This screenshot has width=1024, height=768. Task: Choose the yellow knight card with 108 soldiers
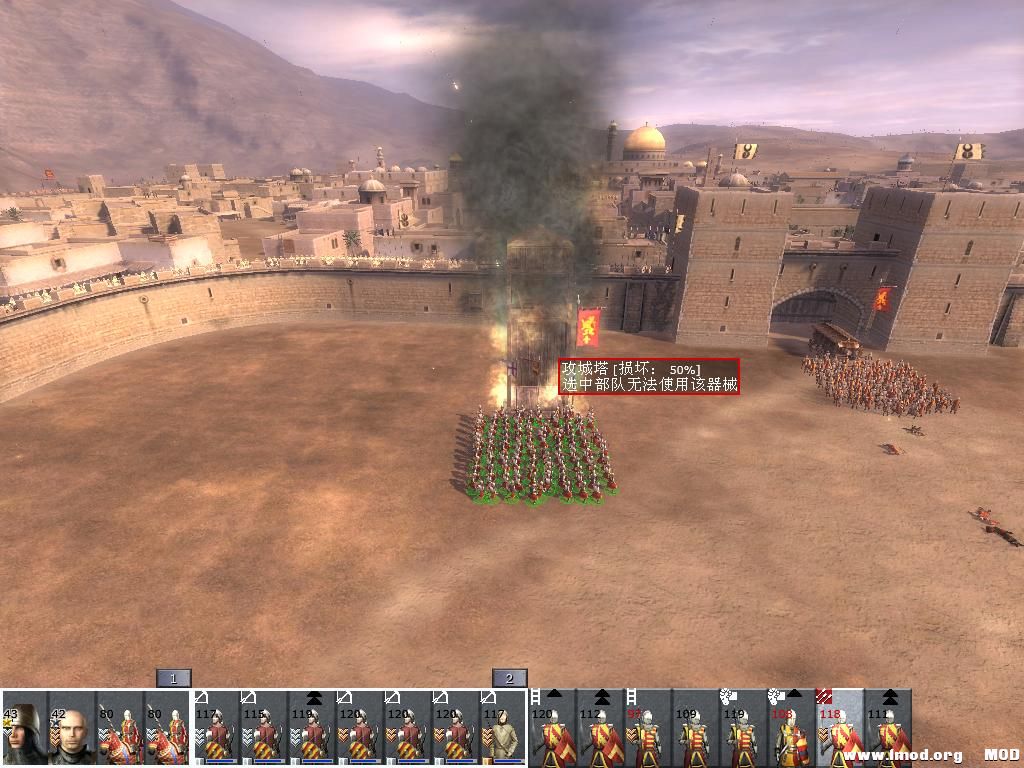792,728
